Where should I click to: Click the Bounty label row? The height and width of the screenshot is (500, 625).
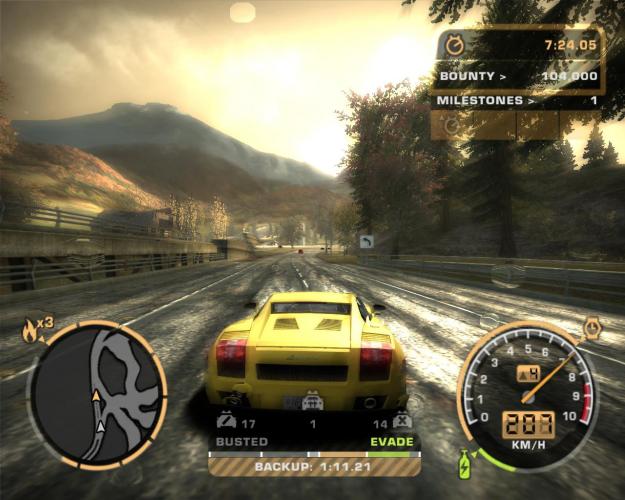517,75
